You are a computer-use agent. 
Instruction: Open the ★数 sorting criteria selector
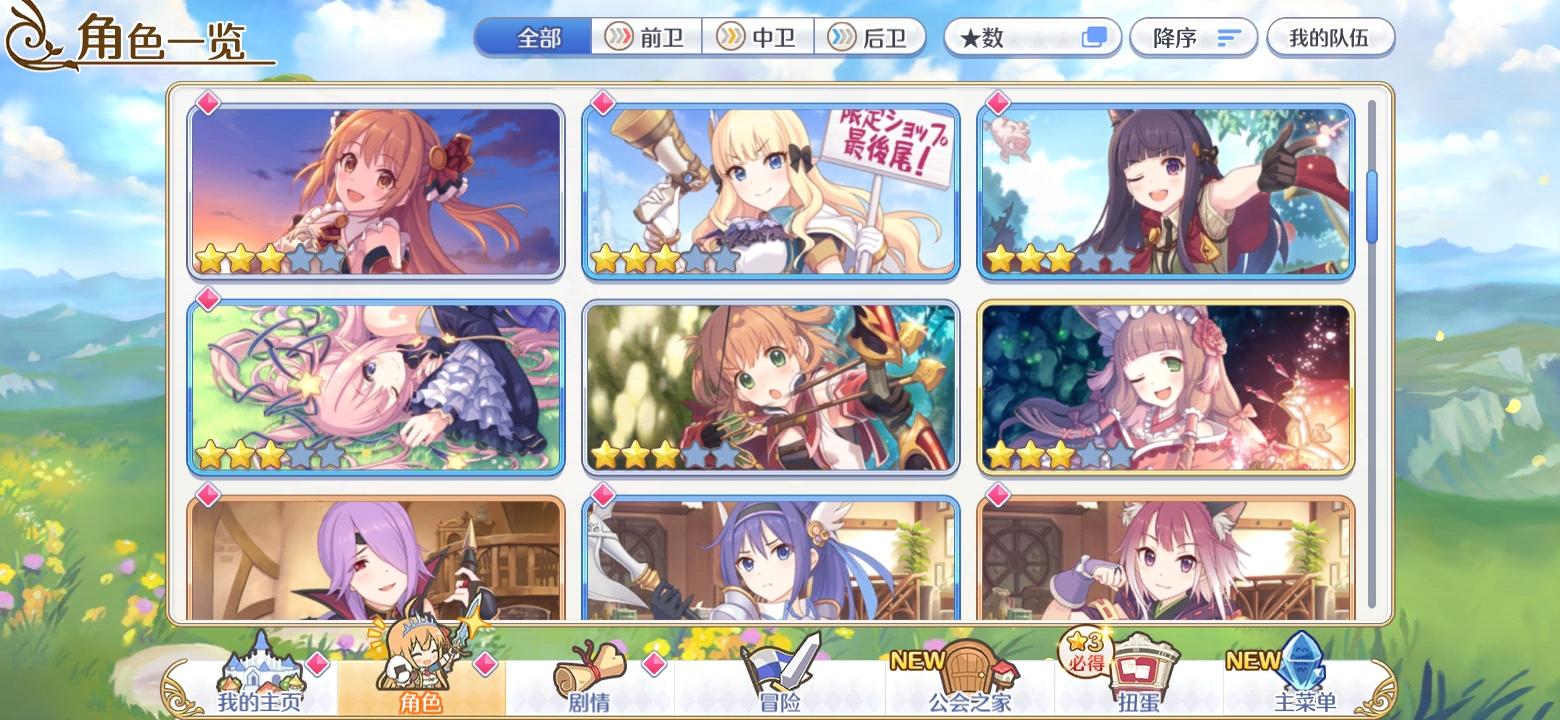point(1010,36)
